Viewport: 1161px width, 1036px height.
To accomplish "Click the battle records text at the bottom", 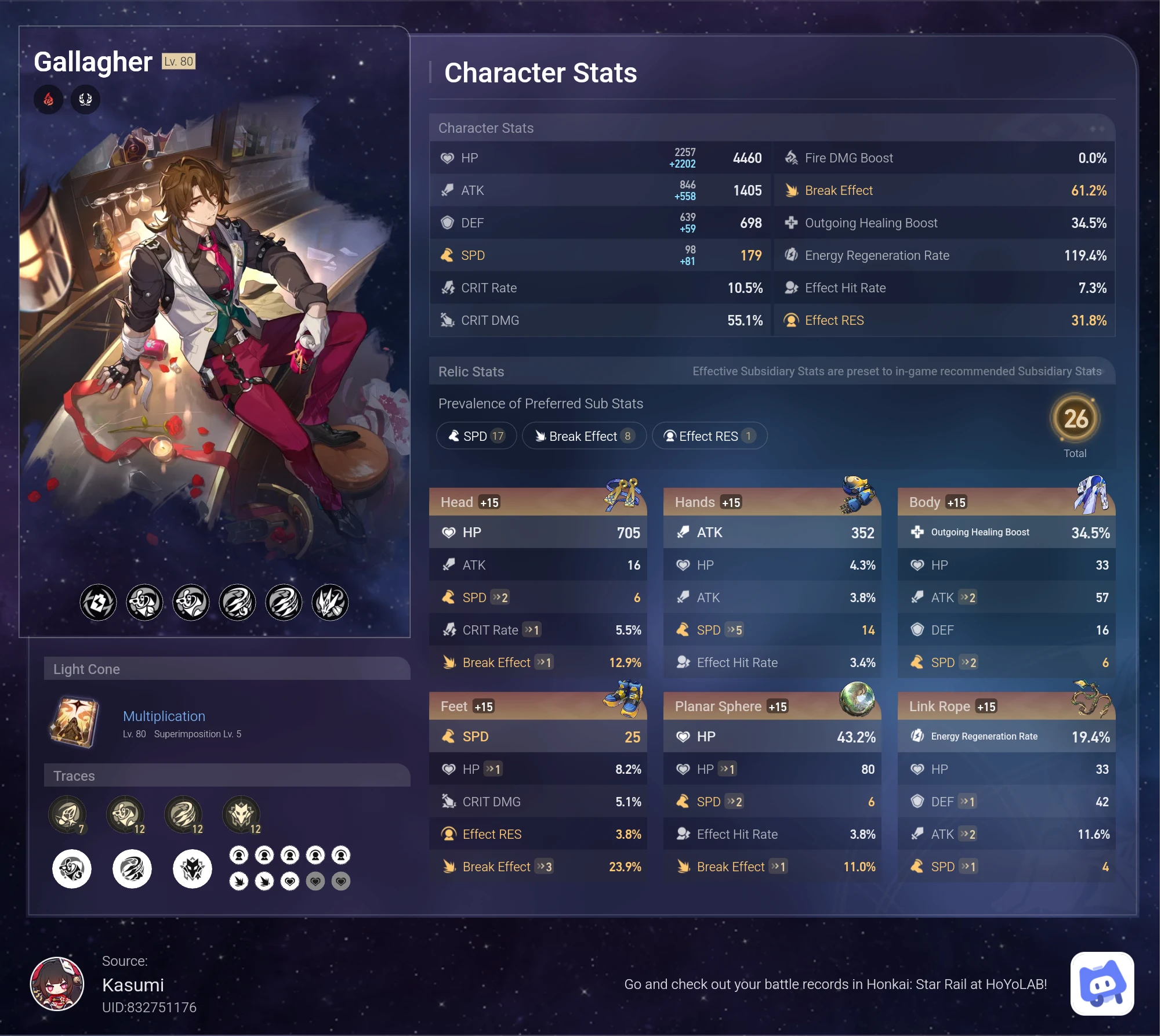I will 836,984.
